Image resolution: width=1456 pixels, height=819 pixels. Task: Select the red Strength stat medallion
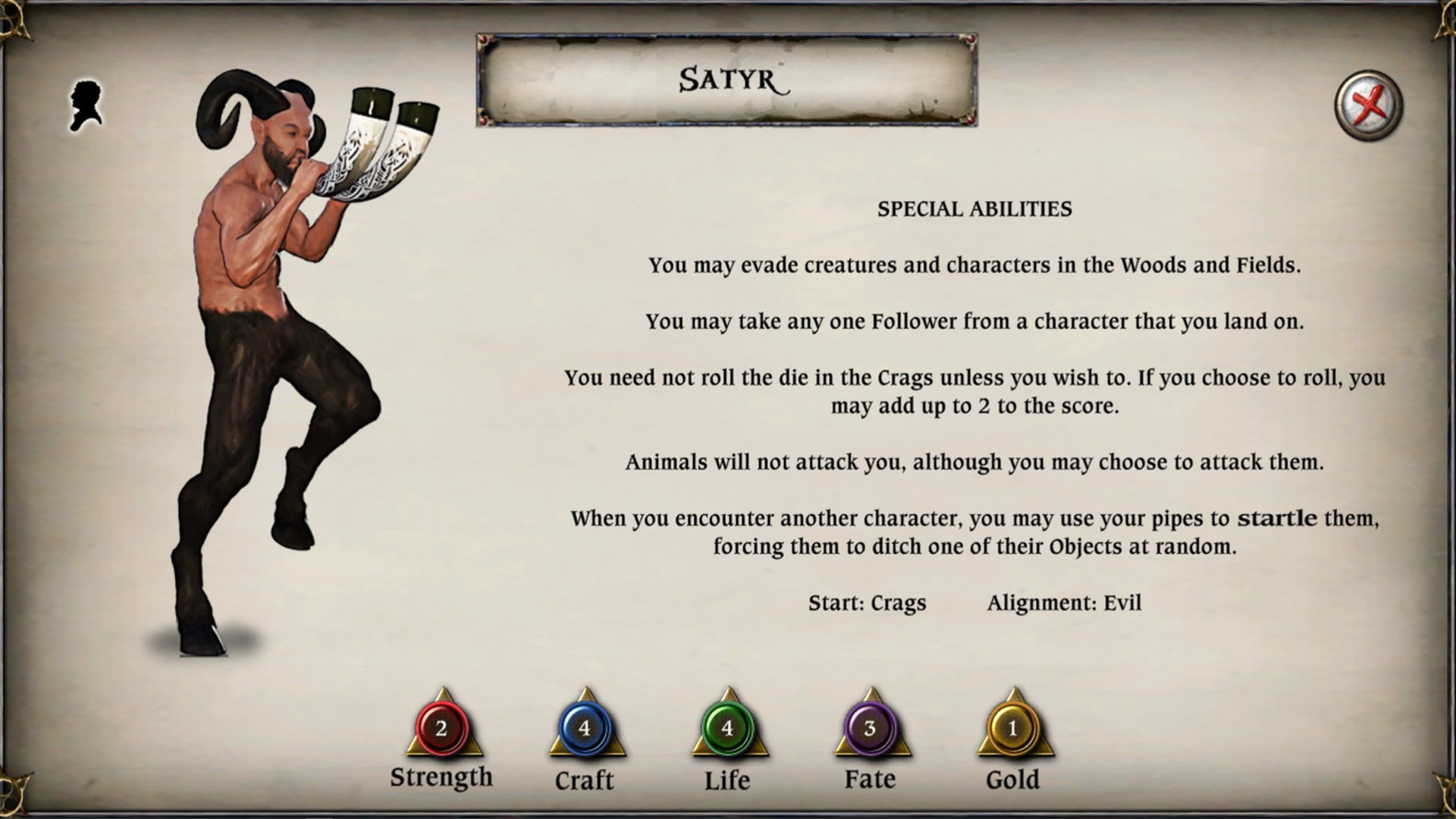[442, 730]
